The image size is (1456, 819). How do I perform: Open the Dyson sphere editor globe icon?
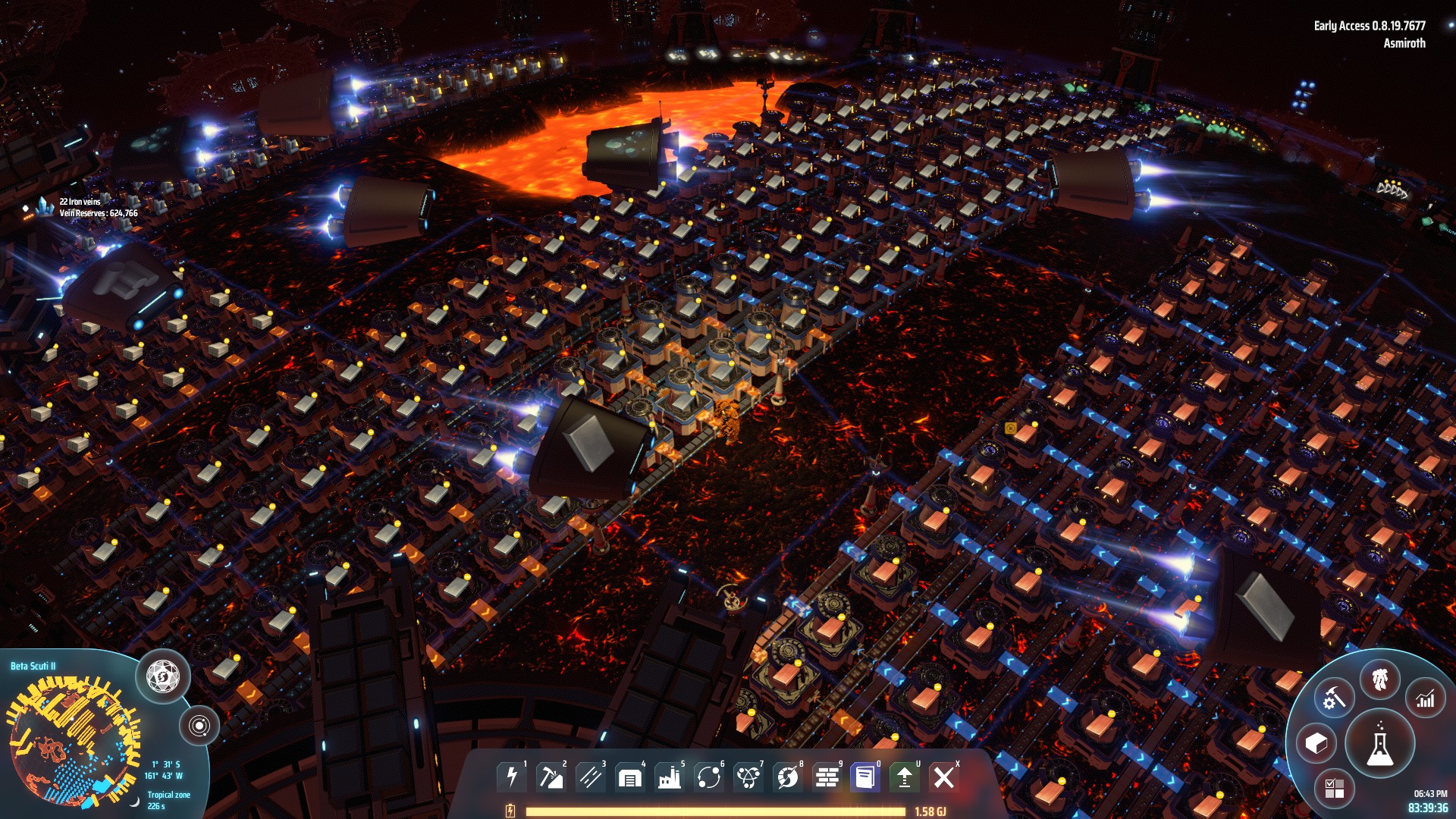coord(163,674)
